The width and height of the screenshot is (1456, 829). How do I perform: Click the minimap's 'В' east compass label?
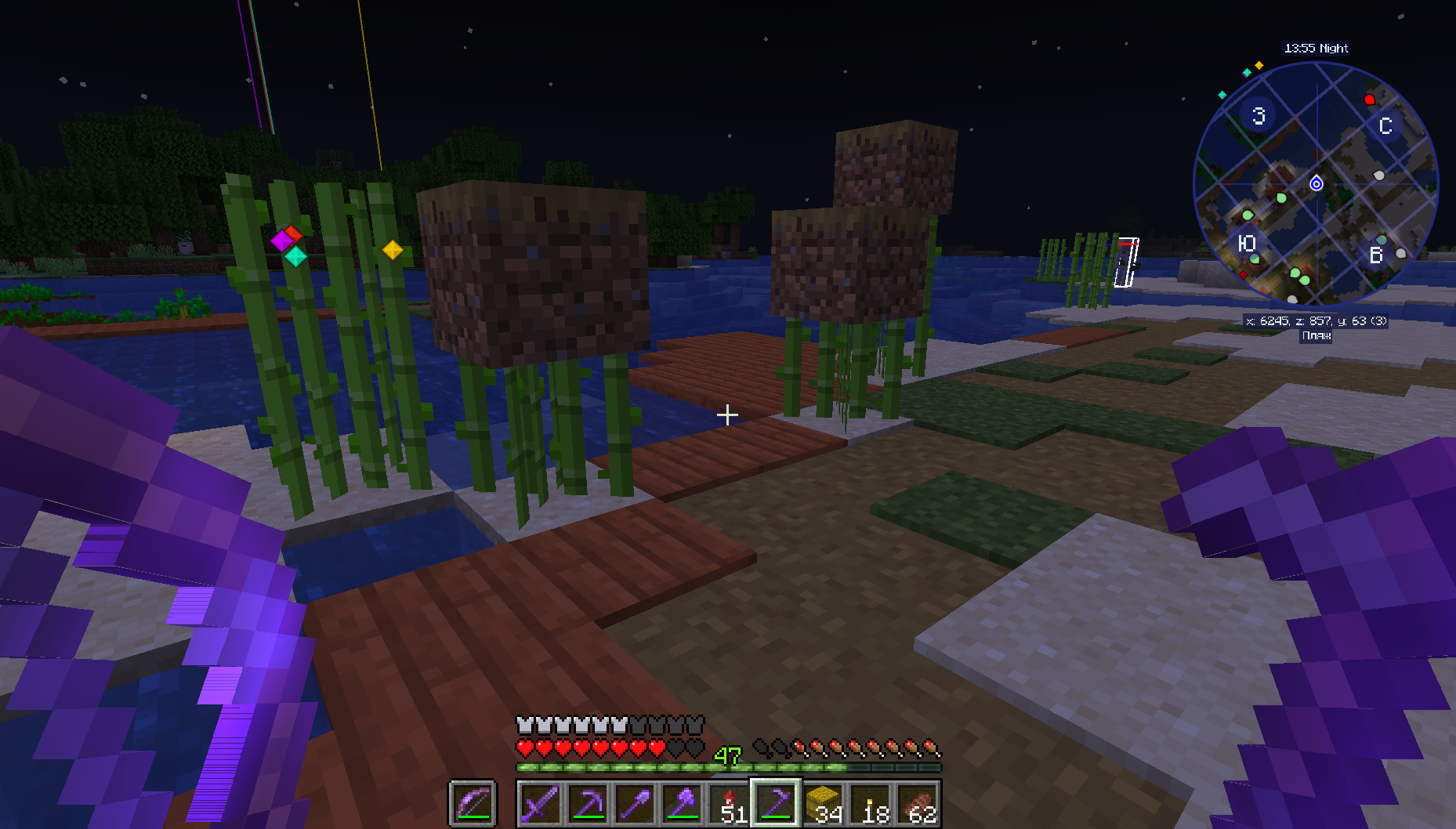click(1375, 255)
